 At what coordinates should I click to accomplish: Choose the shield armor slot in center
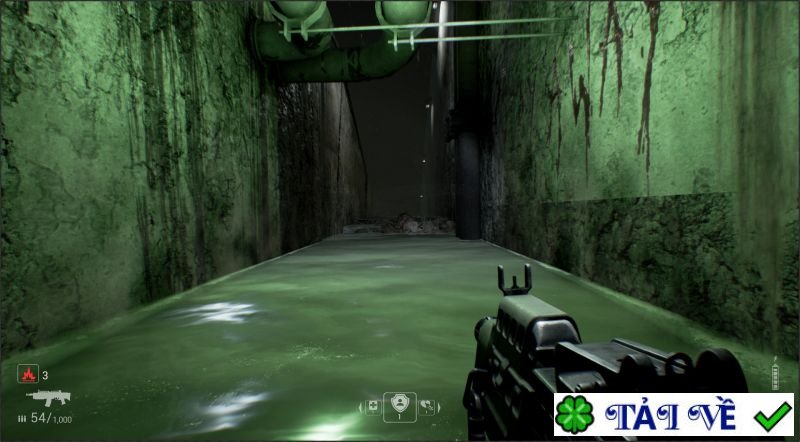400,404
